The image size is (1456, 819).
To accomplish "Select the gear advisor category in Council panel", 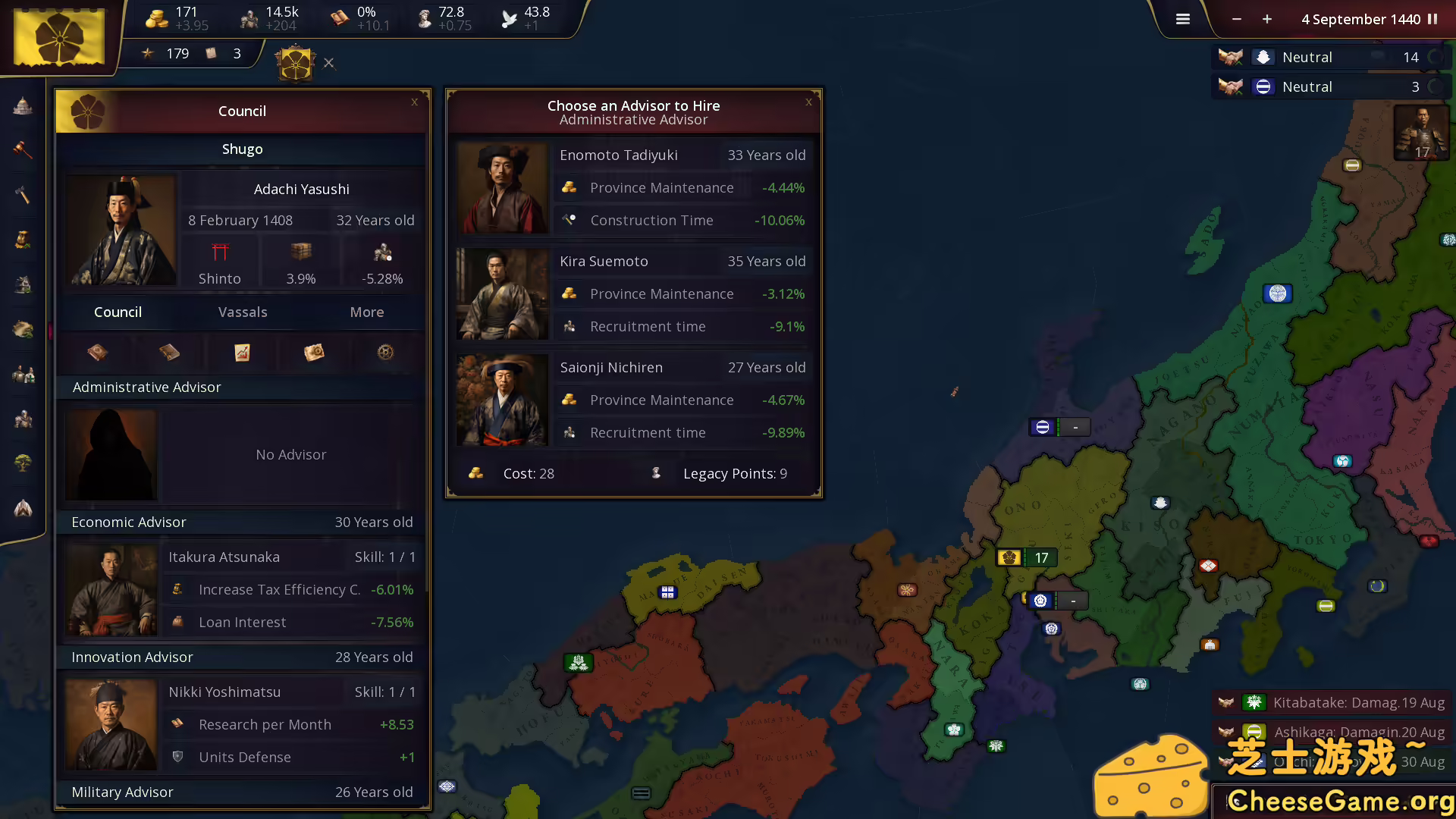I will tap(385, 352).
